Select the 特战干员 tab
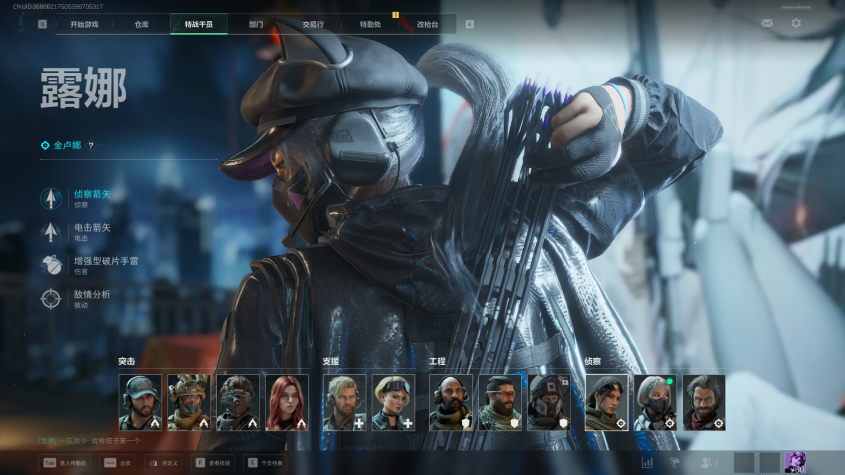Viewport: 845px width, 475px height. 199,24
